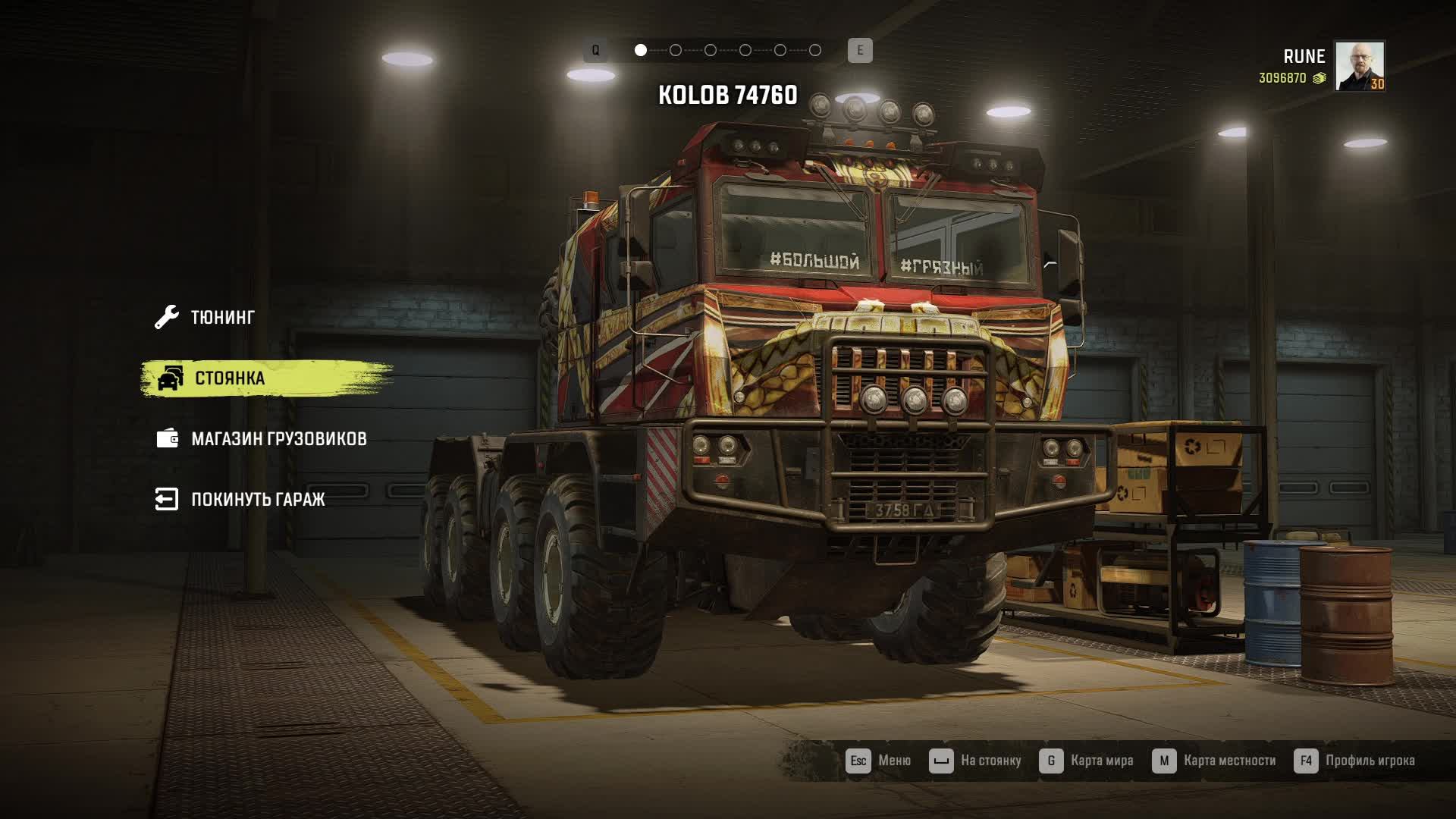This screenshot has width=1456, height=819.
Task: Select the Стоянка menu entry
Action: 229,378
